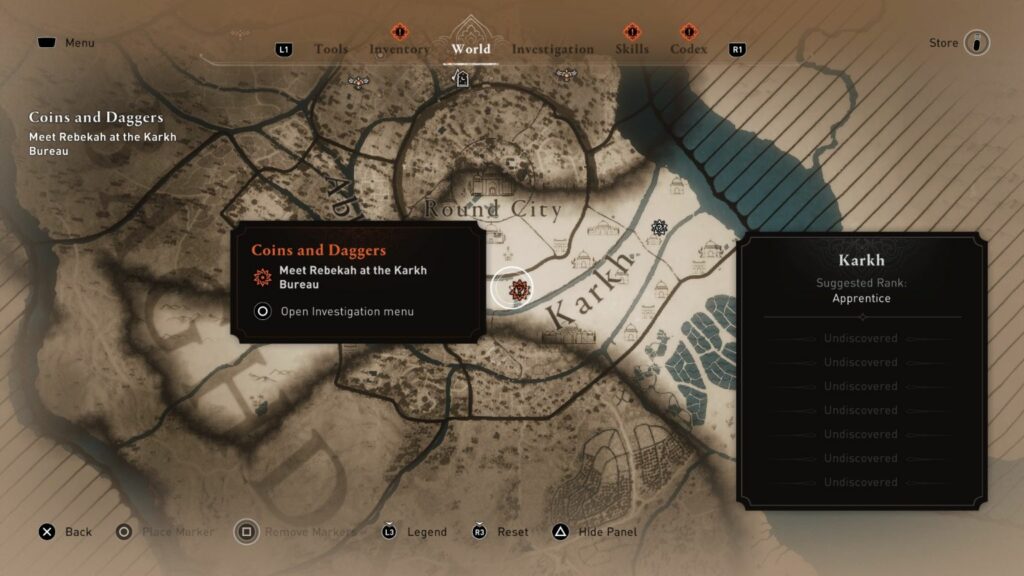Click the Round City map label
1024x576 pixels.
pos(492,209)
